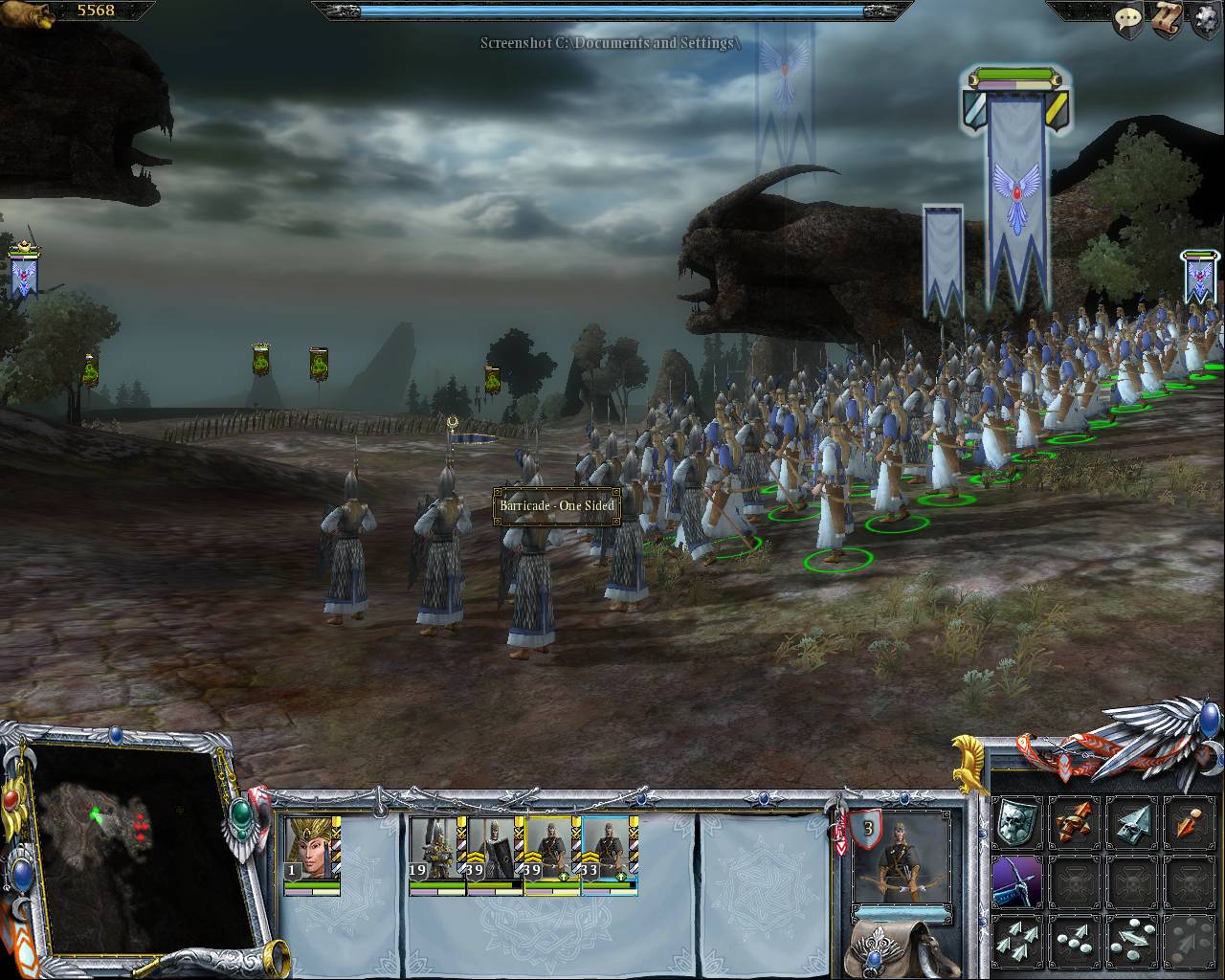Image resolution: width=1225 pixels, height=980 pixels.
Task: Choose the orange scattered arrows command
Action: [x=1074, y=821]
